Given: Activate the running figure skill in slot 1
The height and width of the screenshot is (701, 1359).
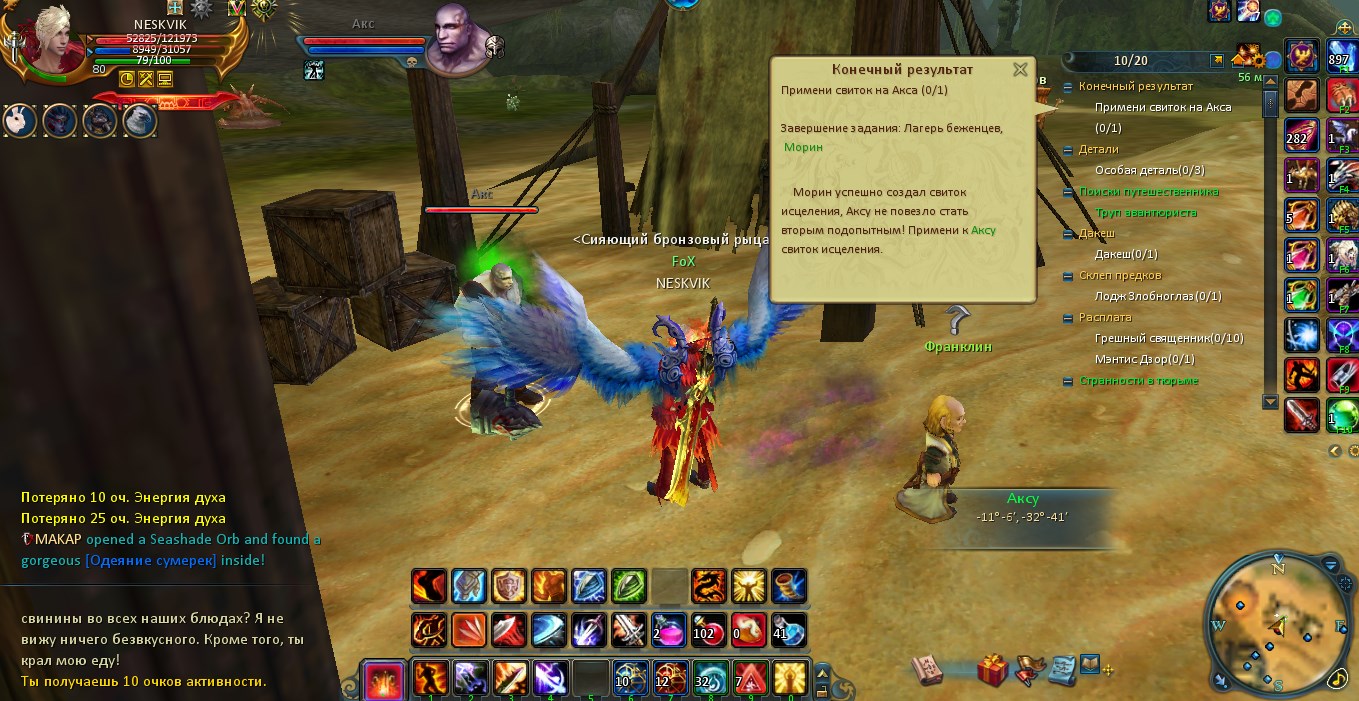Looking at the screenshot, I should tap(430, 678).
